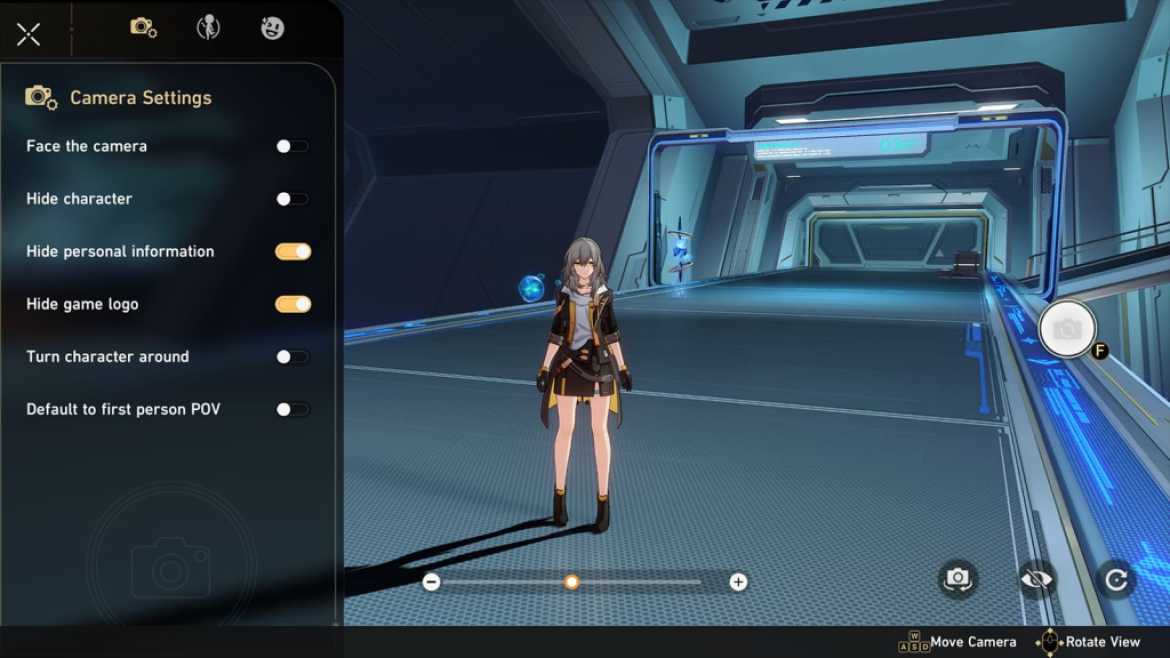
Task: Disable the Hide game logo toggle
Action: pos(293,304)
